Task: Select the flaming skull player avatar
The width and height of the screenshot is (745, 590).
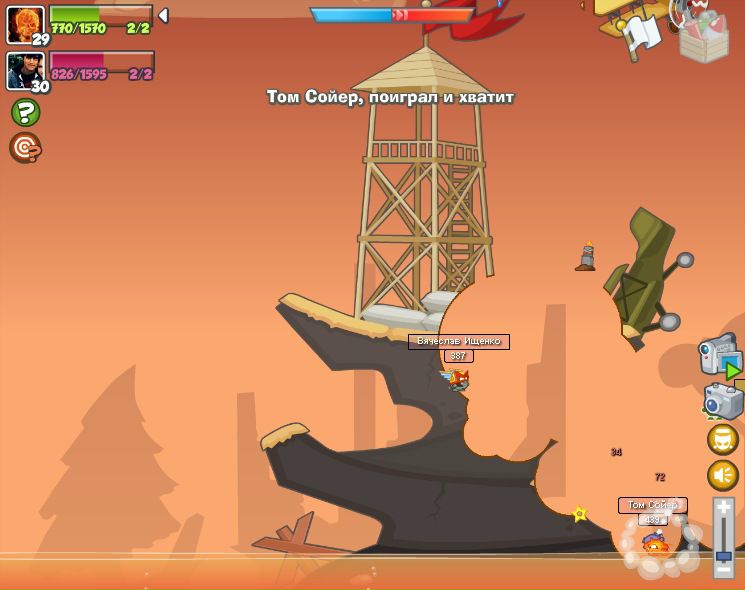Action: pyautogui.click(x=24, y=23)
